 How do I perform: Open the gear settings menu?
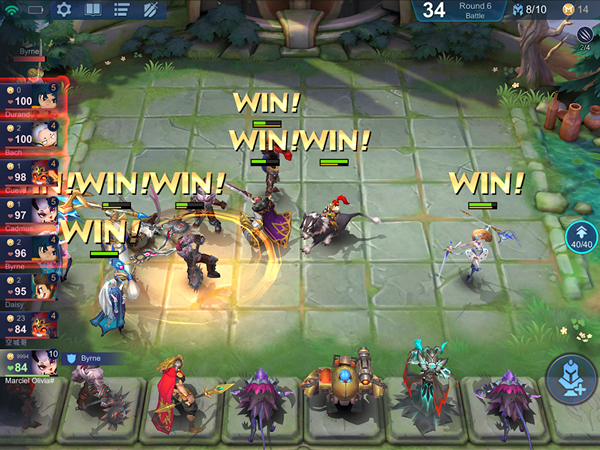pyautogui.click(x=64, y=10)
